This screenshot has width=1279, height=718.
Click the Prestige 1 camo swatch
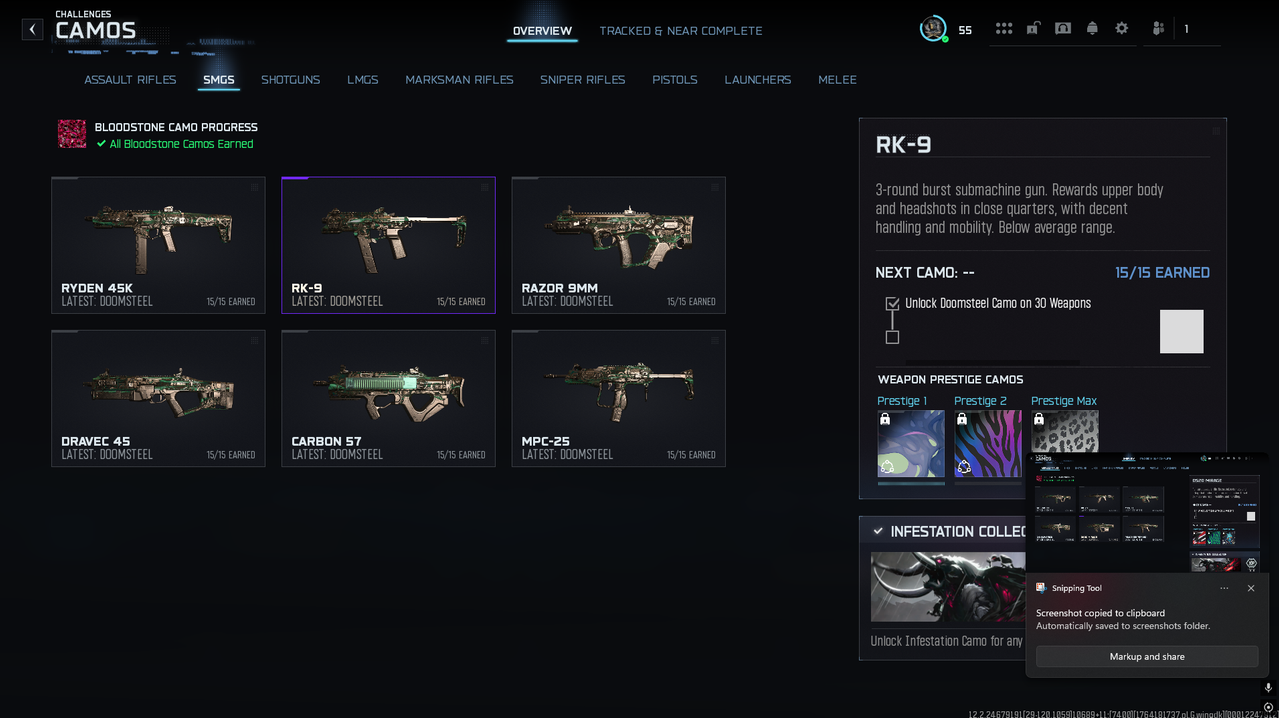911,444
